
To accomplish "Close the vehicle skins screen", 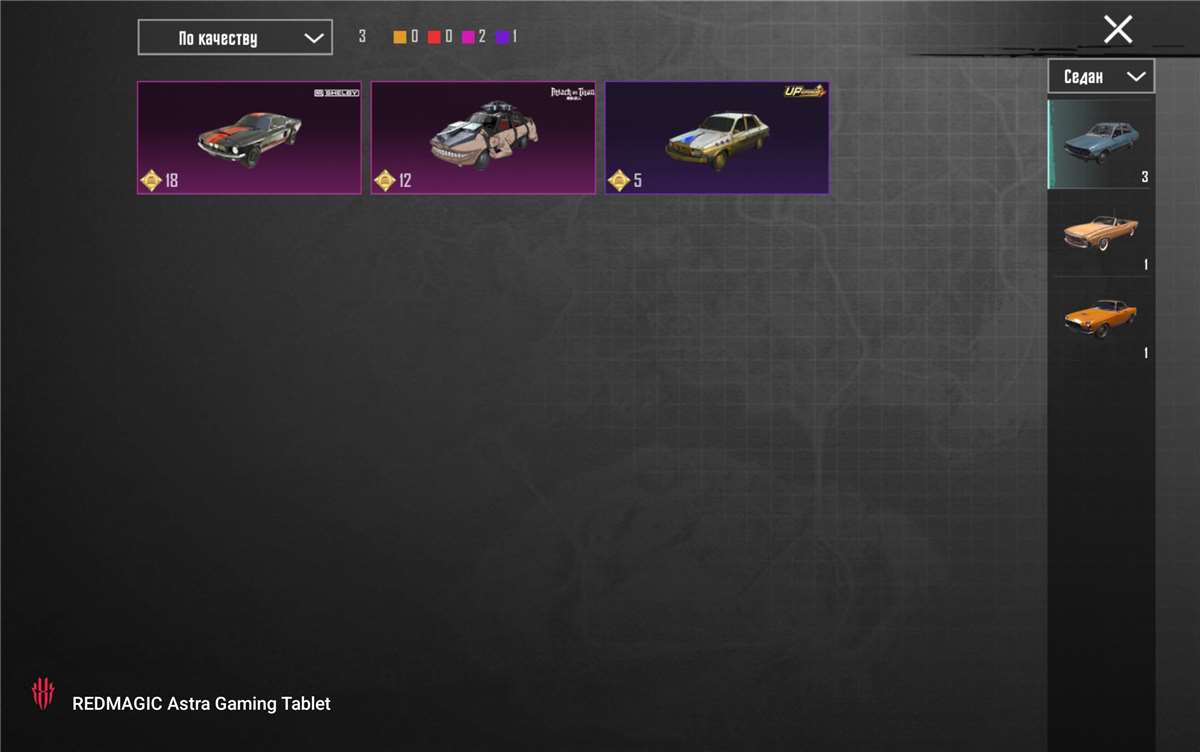I will 1117,29.
